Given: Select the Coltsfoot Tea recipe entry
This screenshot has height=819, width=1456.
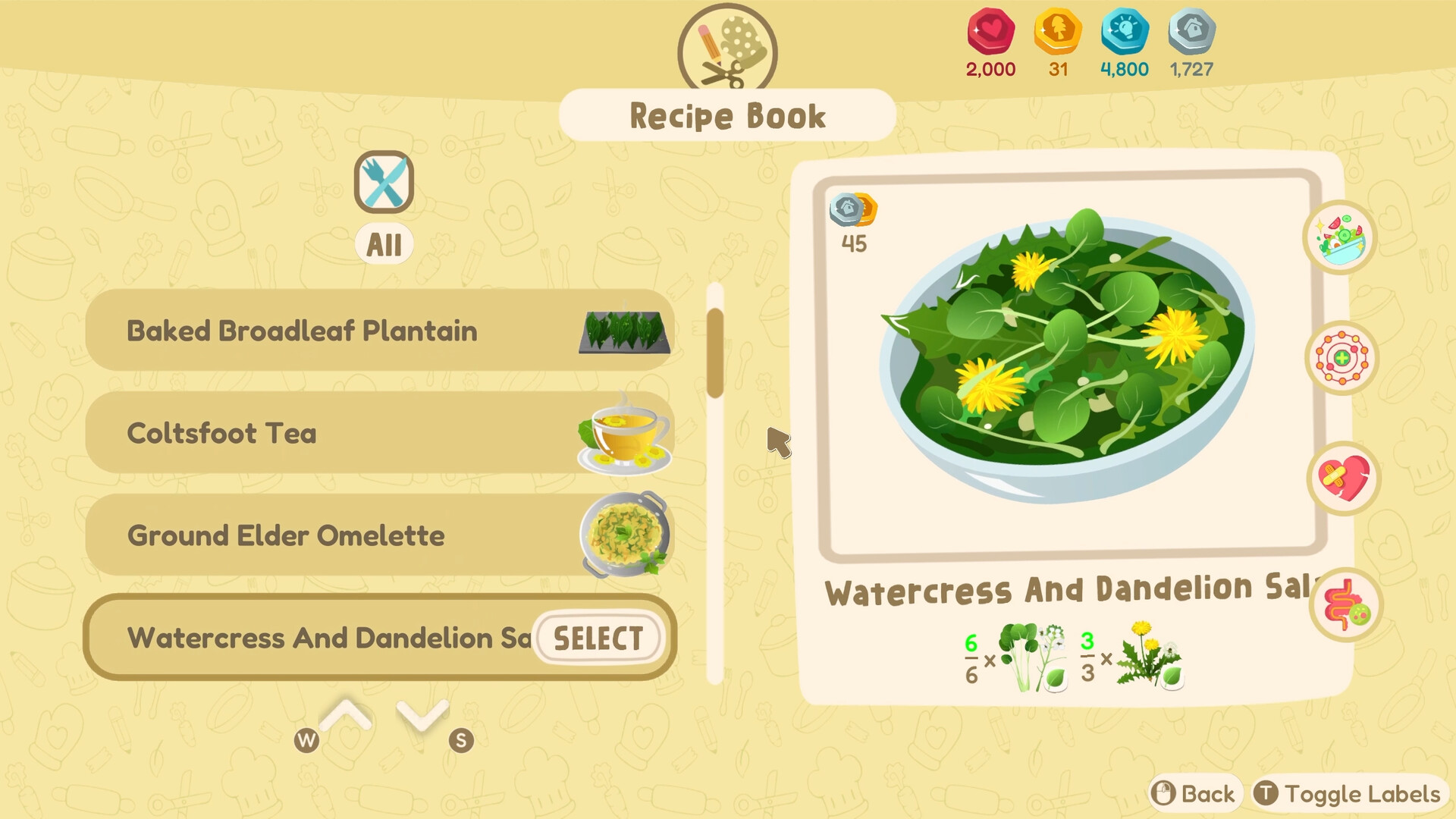Looking at the screenshot, I should point(341,433).
